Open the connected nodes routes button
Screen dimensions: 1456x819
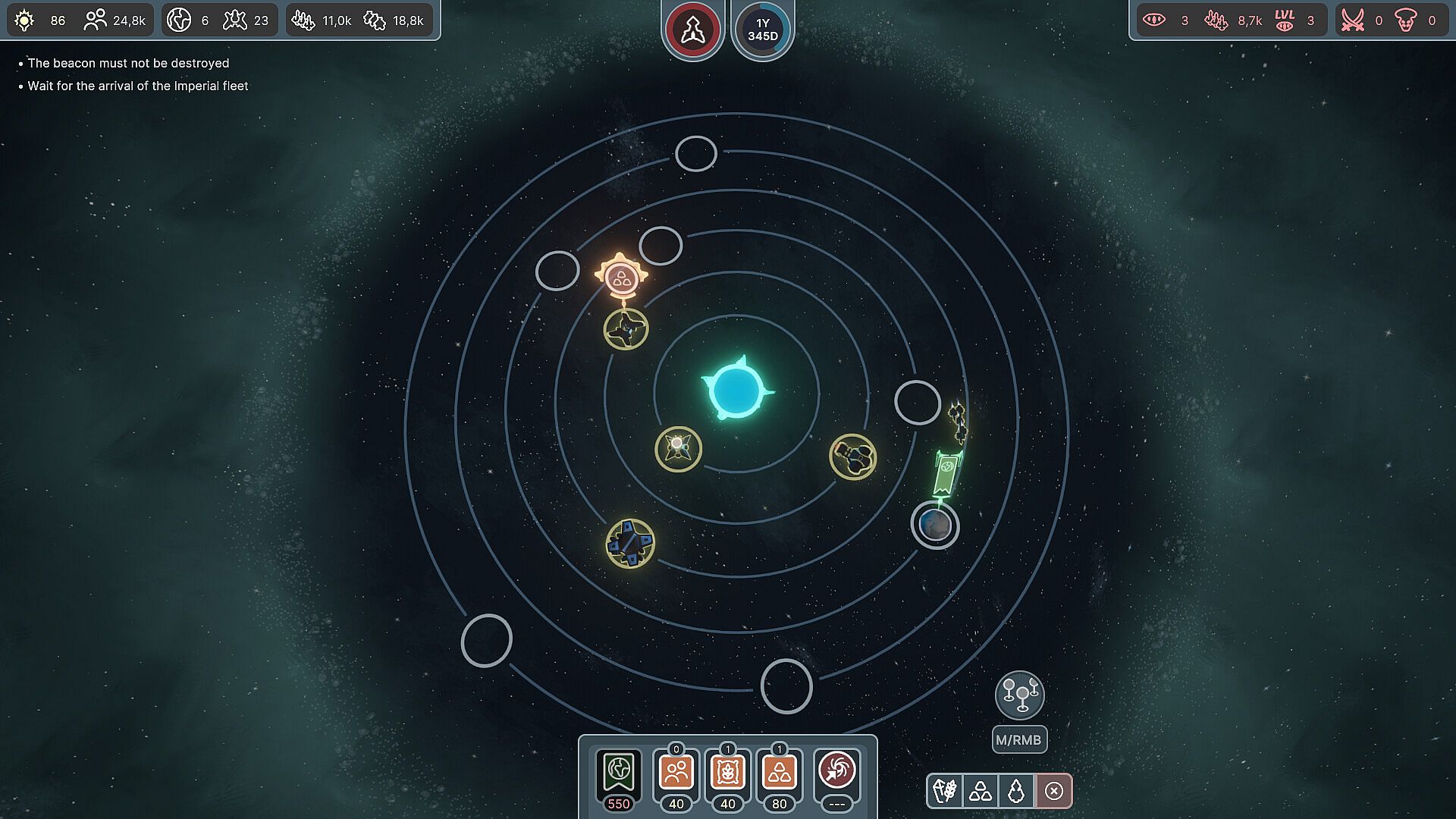(1020, 695)
